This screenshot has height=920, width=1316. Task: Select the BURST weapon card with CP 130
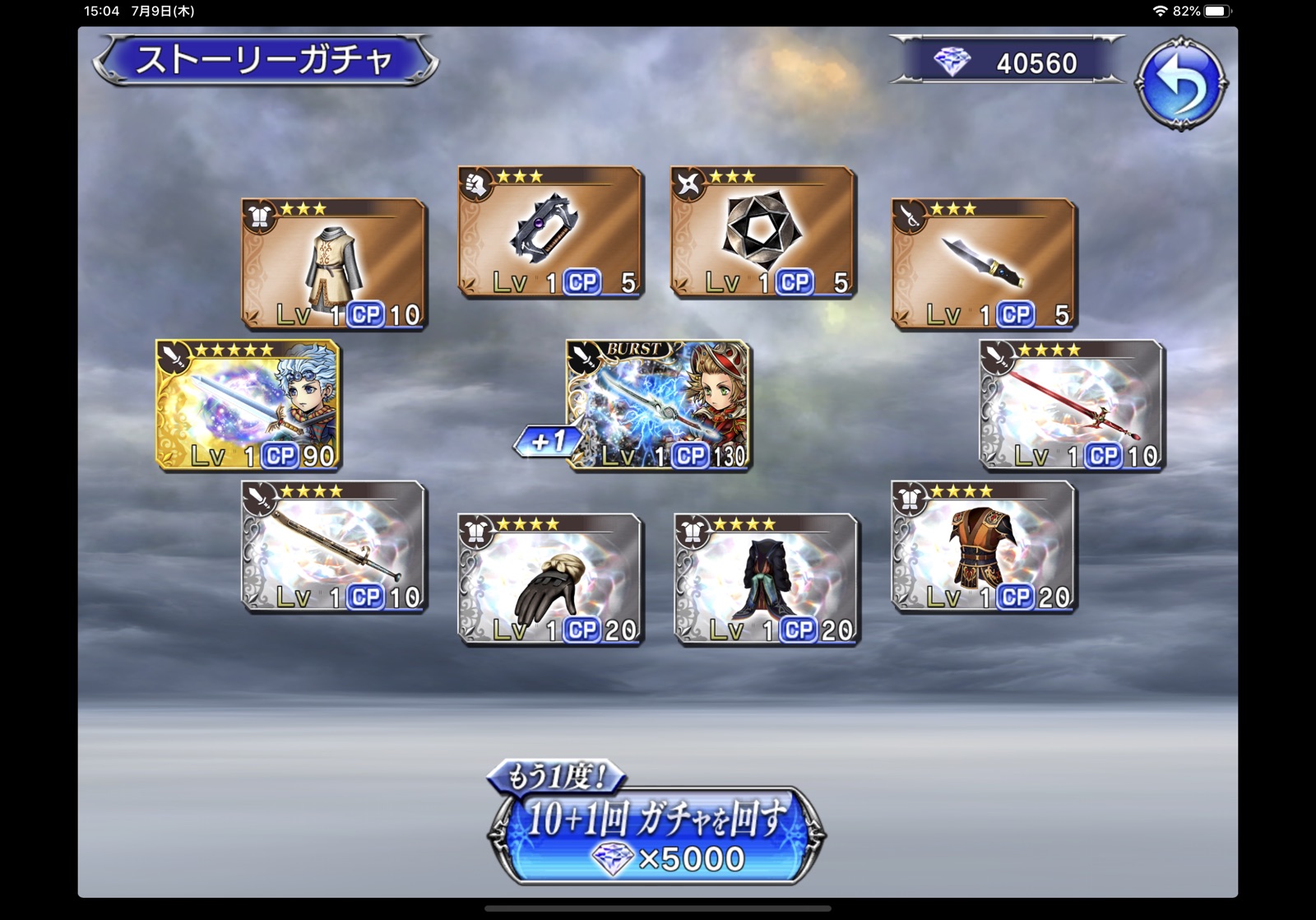(660, 405)
